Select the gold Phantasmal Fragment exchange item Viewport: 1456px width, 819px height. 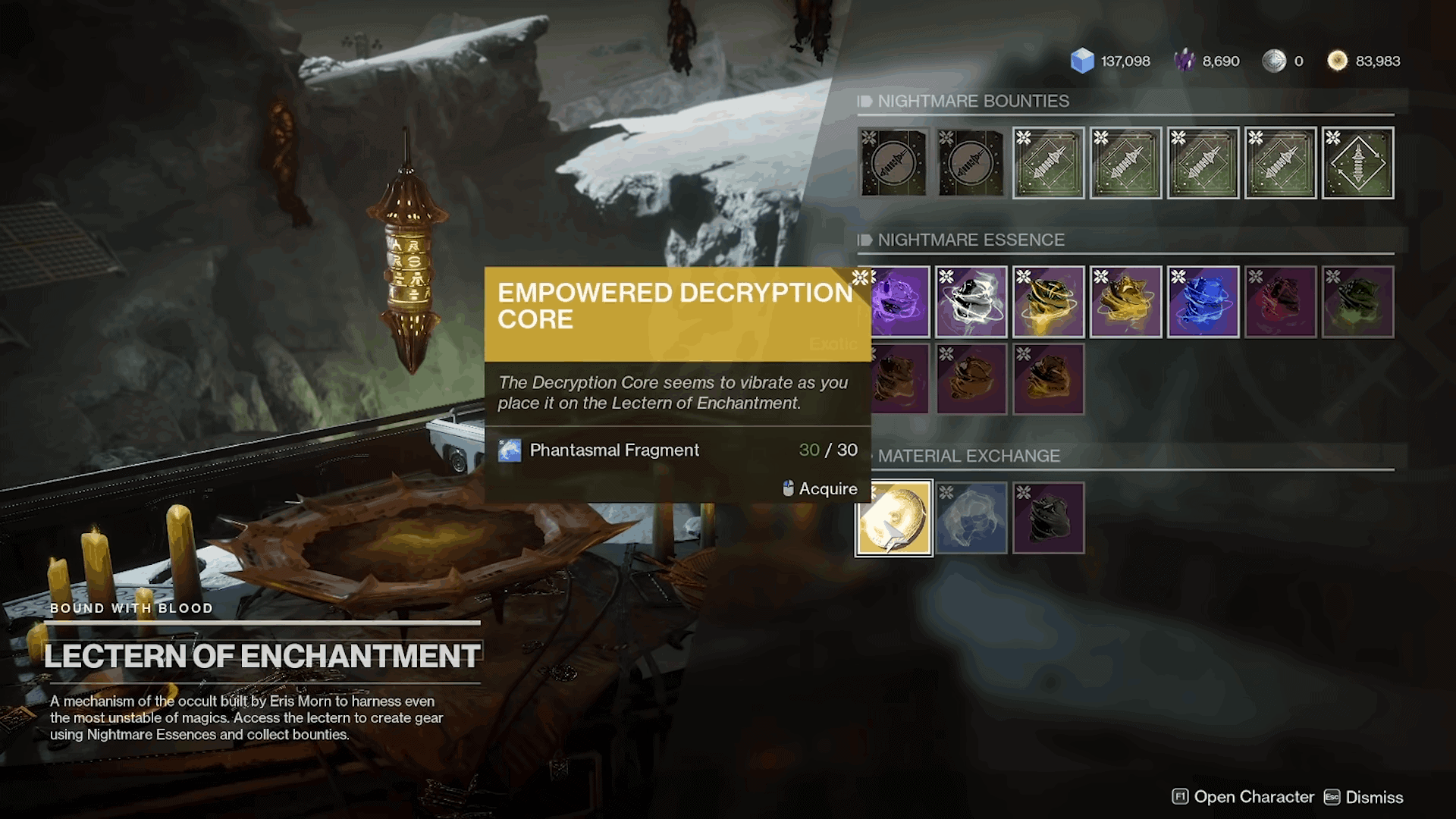pos(894,518)
